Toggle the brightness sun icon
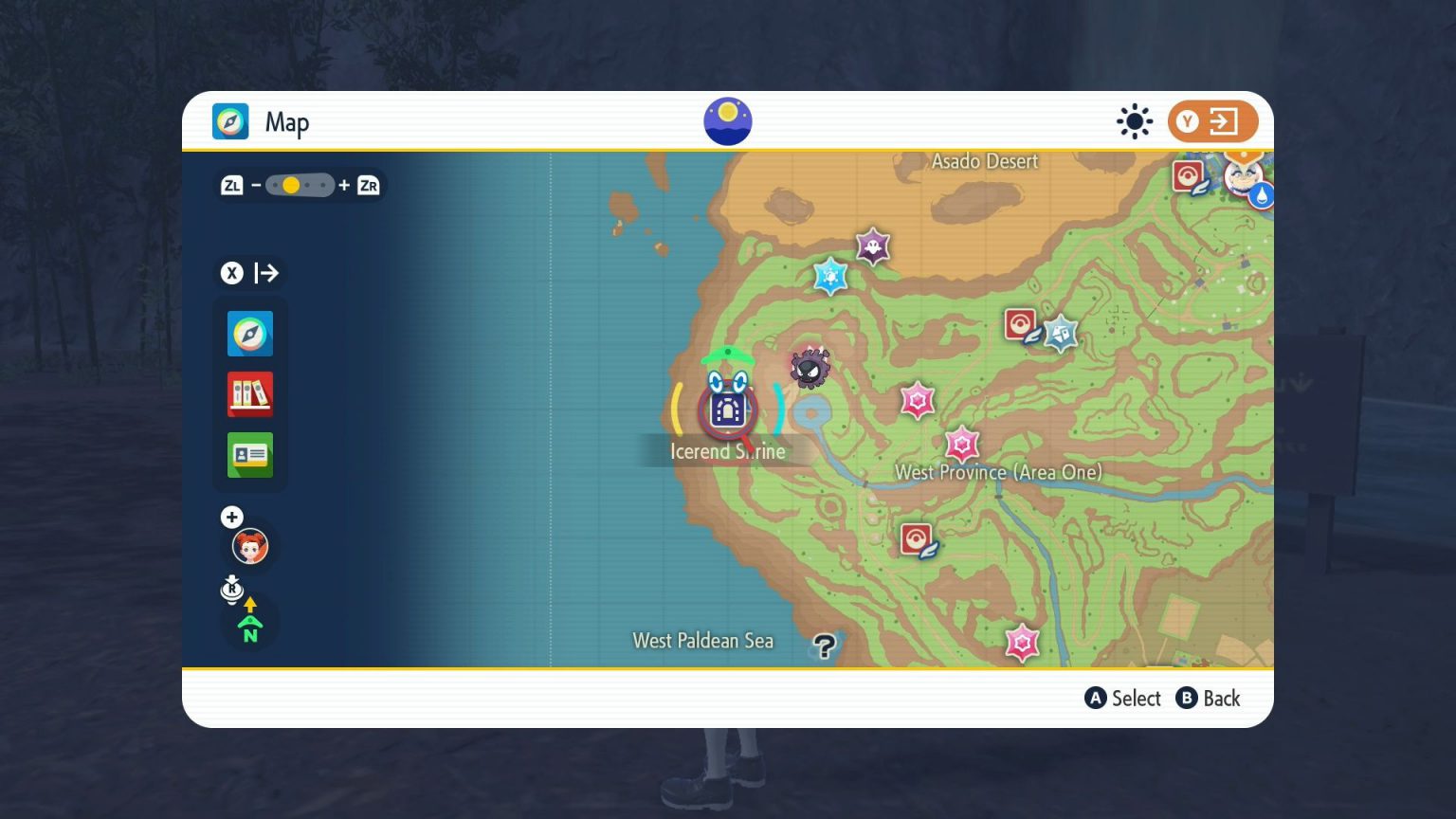This screenshot has width=1456, height=819. pos(1134,121)
